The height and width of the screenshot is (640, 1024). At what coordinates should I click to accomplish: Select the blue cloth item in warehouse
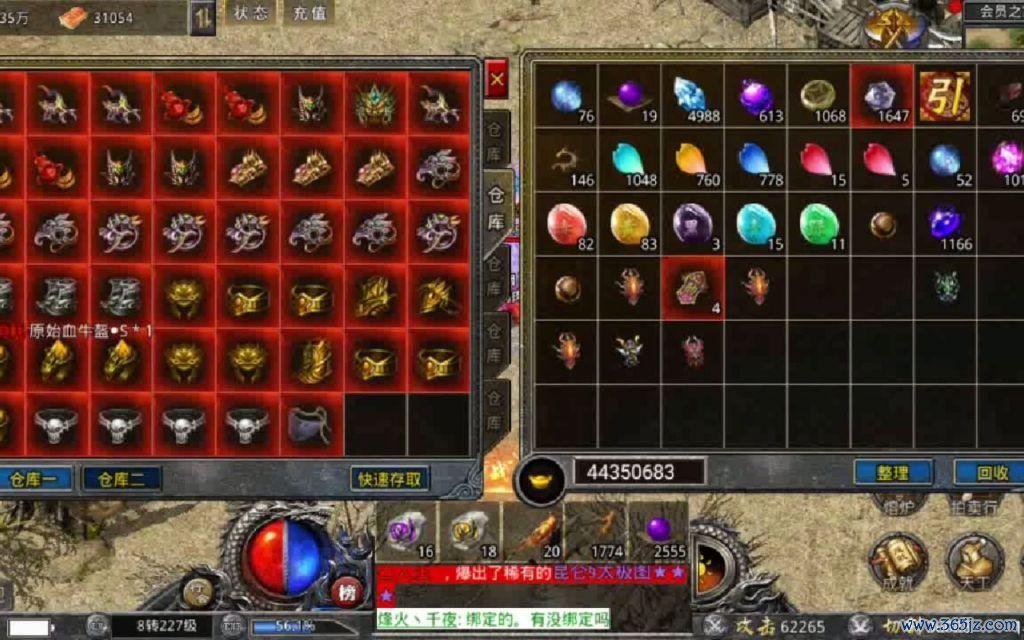311,424
